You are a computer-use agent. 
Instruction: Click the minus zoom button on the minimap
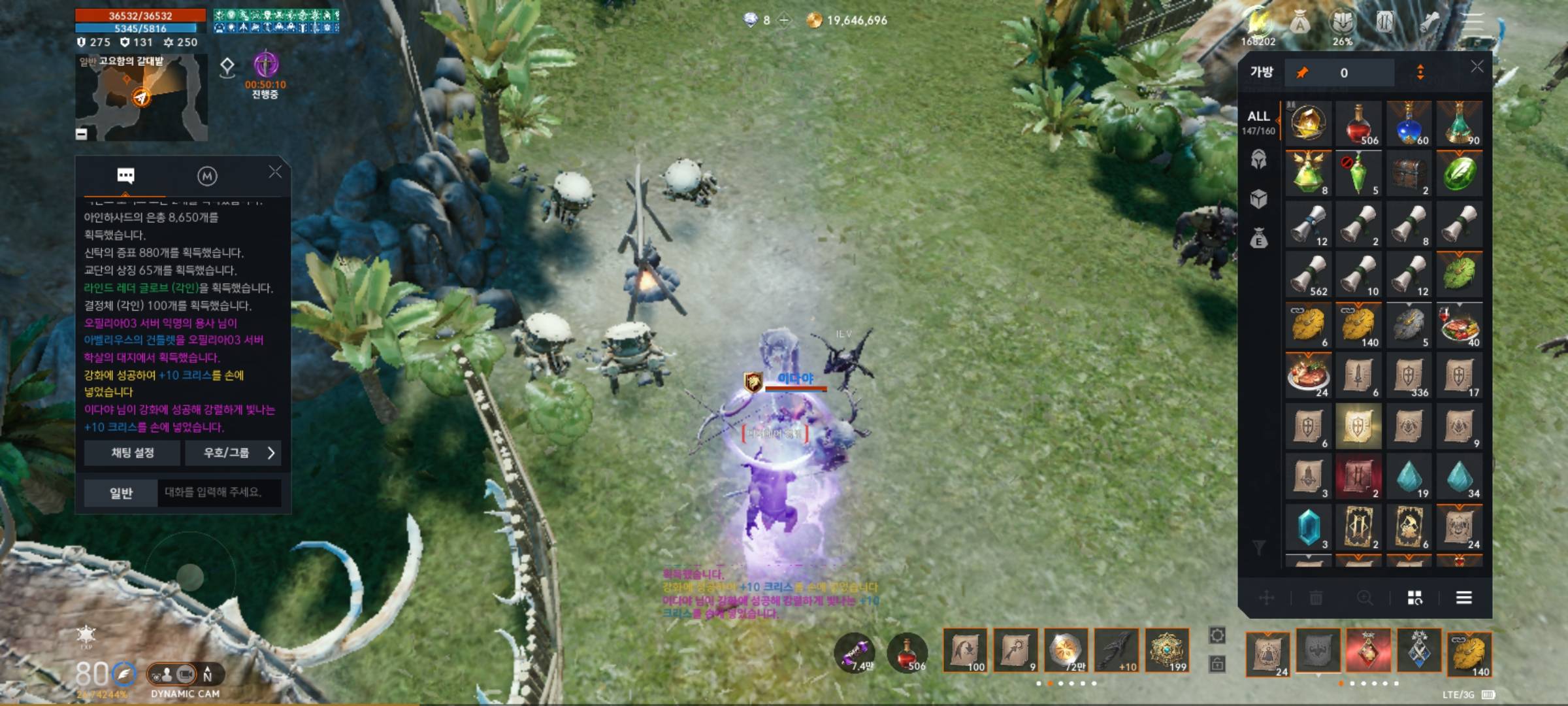tap(82, 134)
